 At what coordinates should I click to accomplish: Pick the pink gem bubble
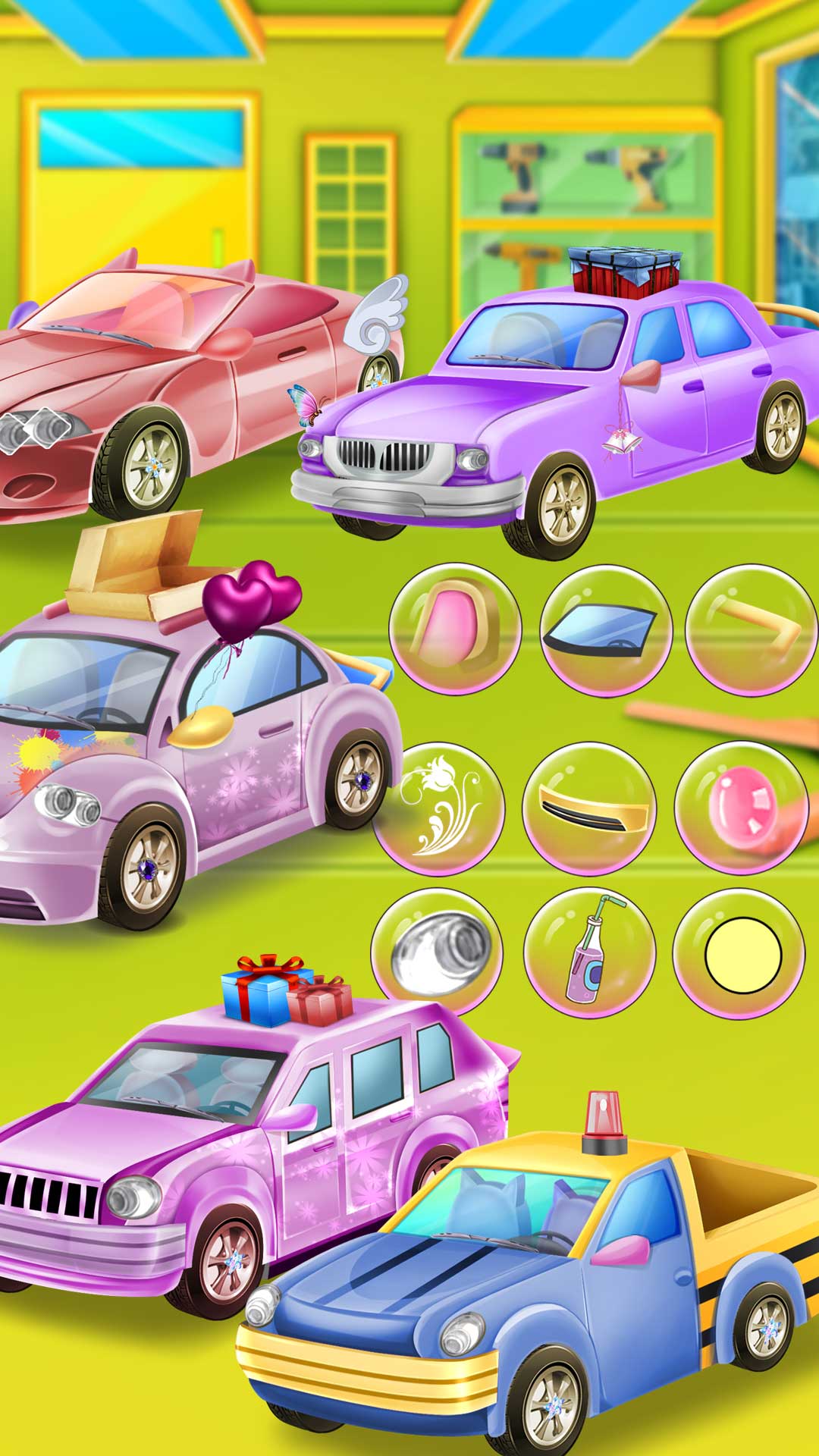coord(740,808)
